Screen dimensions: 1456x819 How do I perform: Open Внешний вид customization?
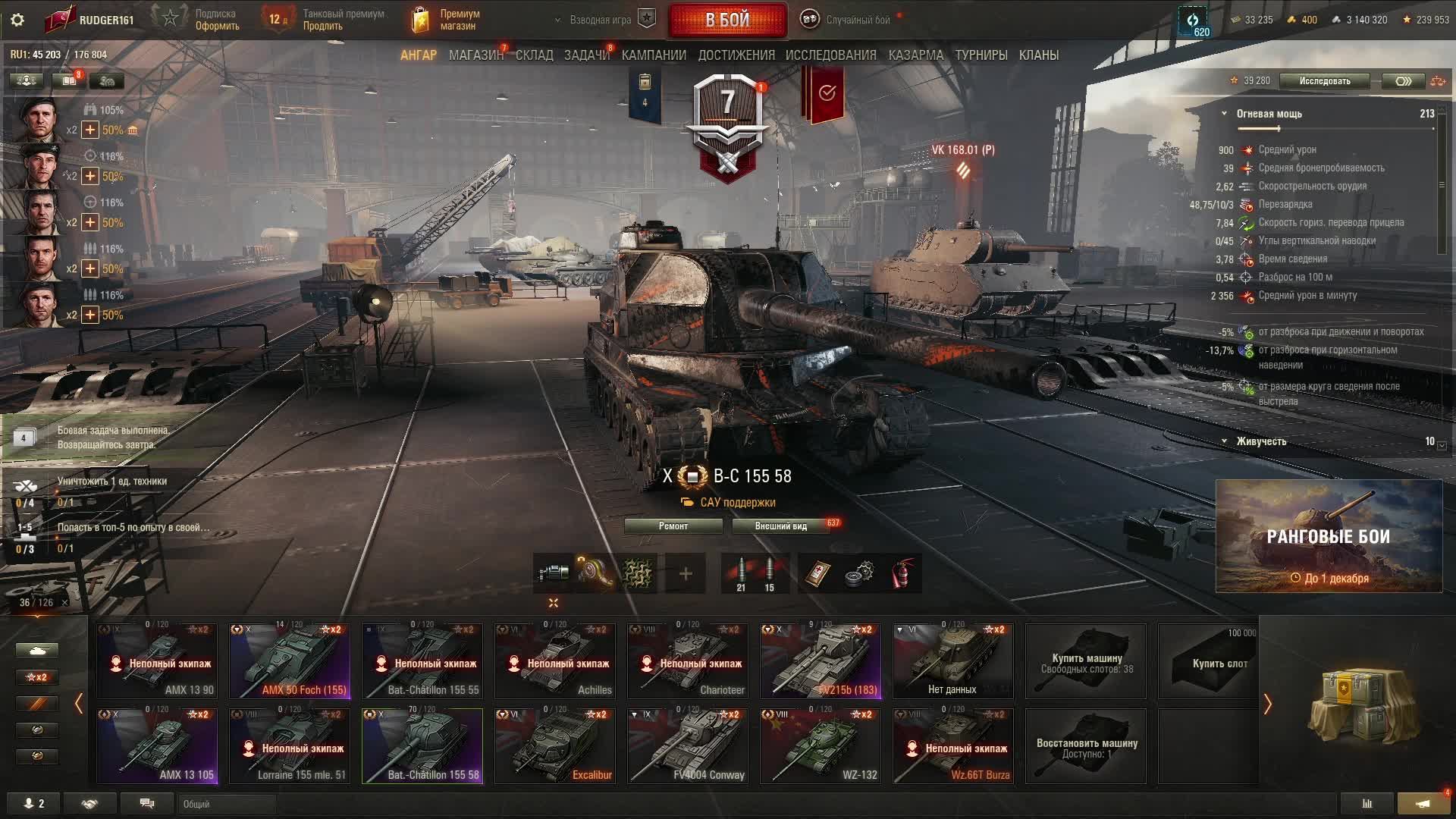780,526
